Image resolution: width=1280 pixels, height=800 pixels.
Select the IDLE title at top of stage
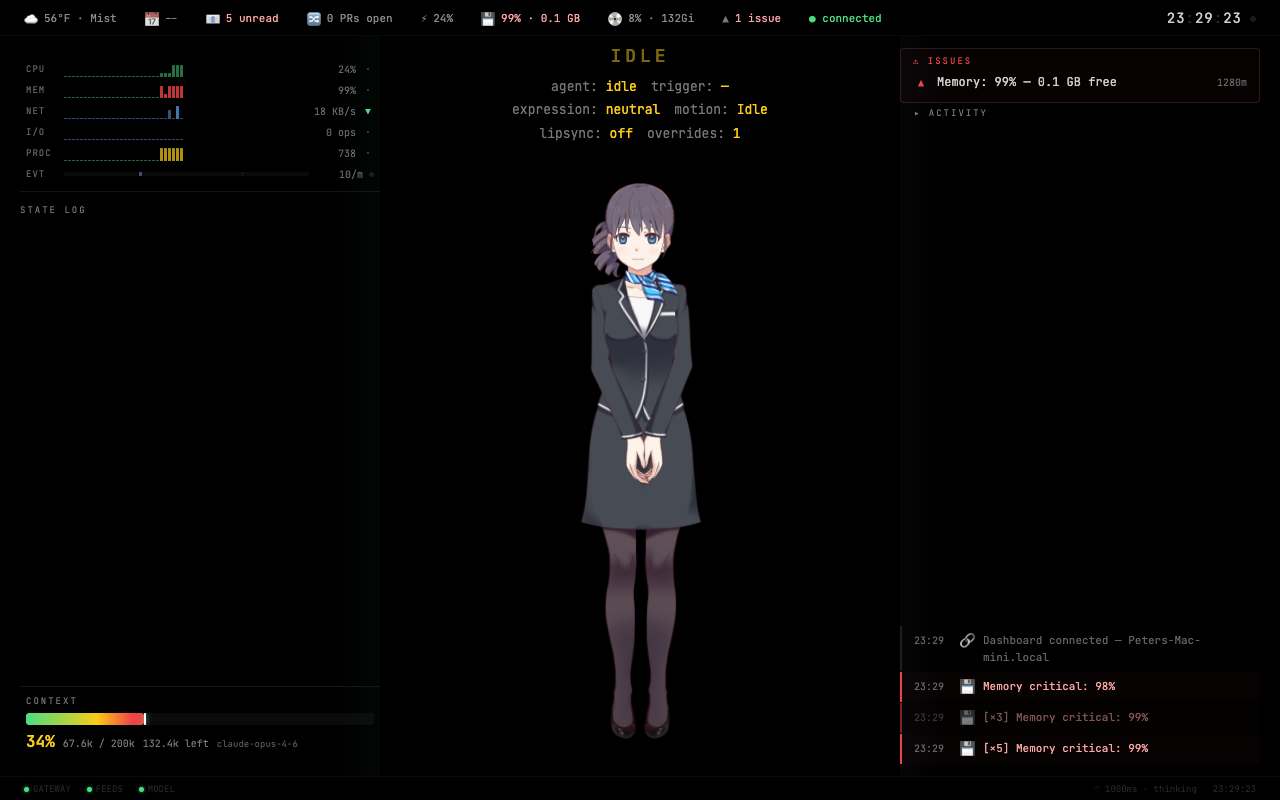638,55
